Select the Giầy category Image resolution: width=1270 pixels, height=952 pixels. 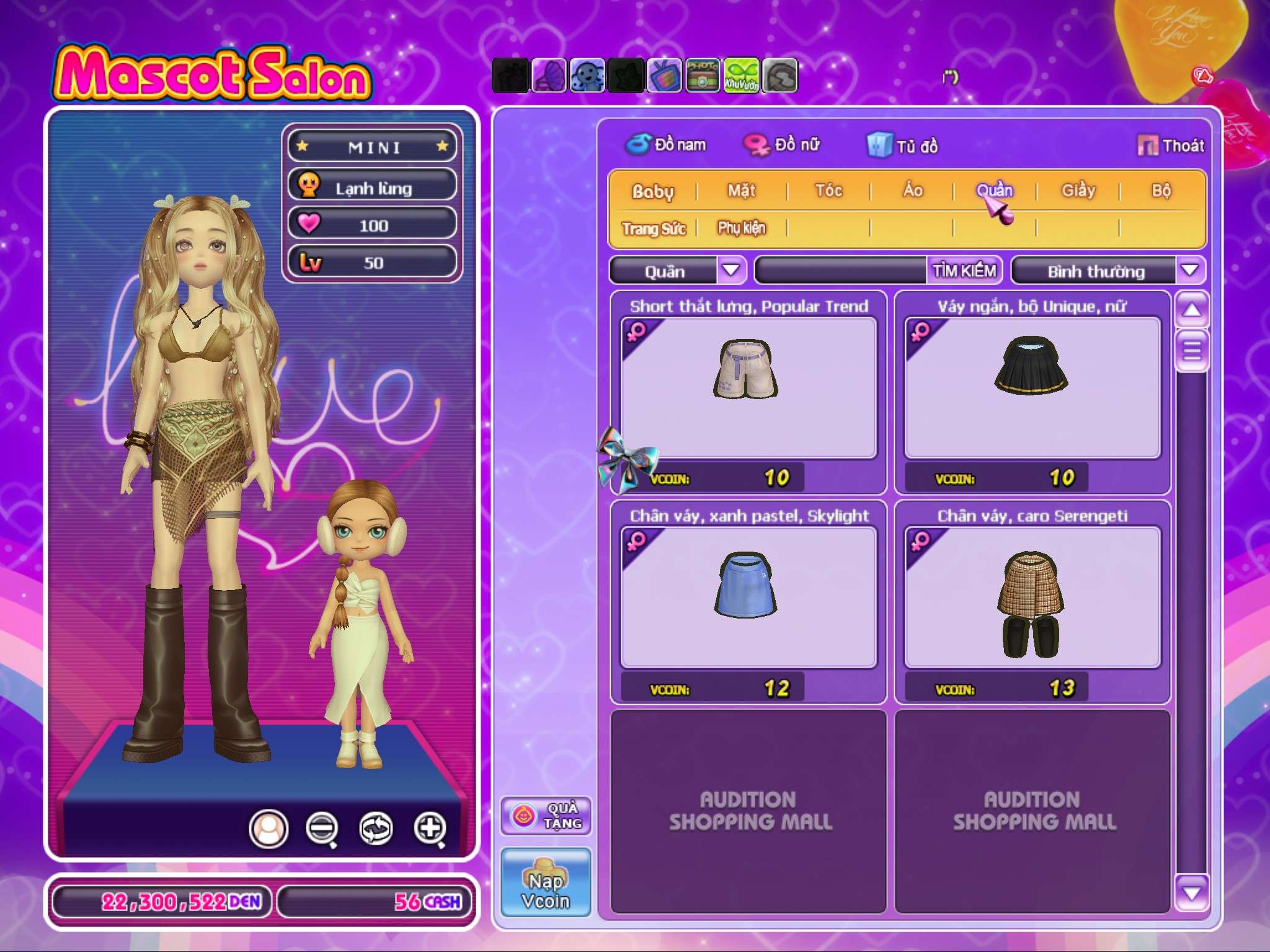pyautogui.click(x=1078, y=191)
